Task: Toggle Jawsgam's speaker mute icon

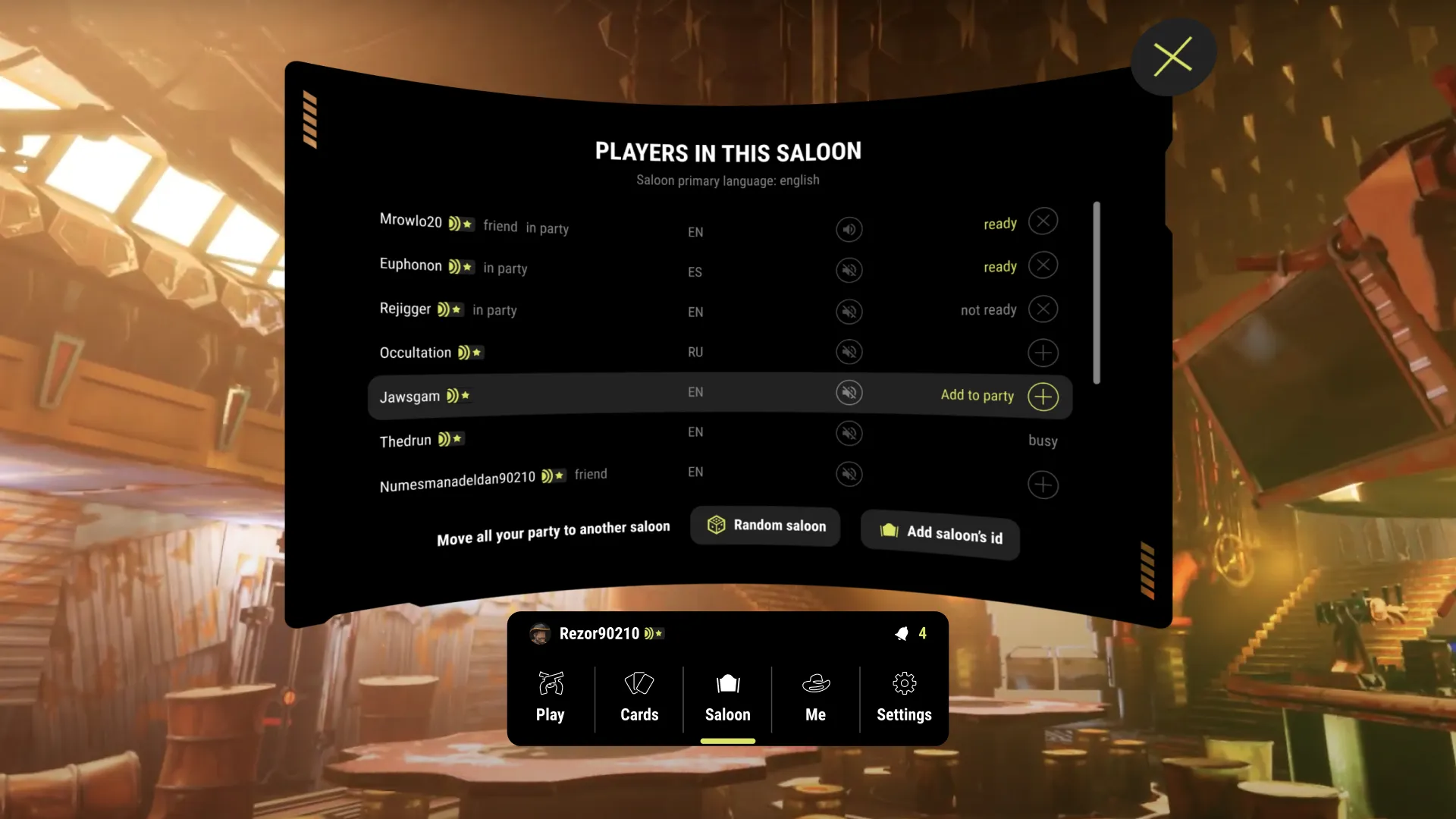Action: pyautogui.click(x=849, y=392)
